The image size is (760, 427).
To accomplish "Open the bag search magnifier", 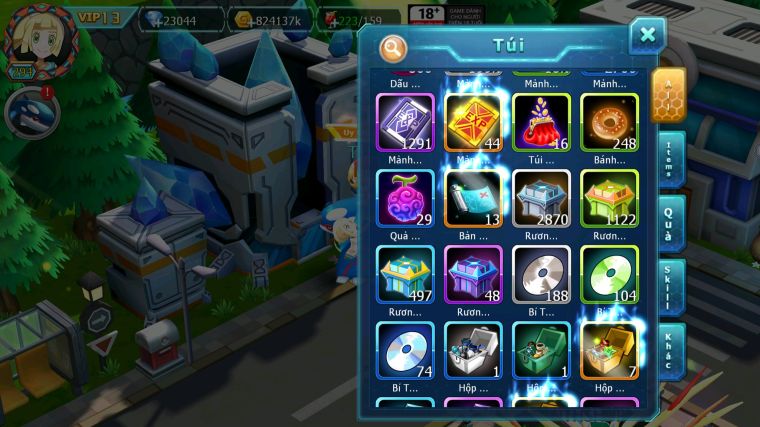I will [x=394, y=48].
